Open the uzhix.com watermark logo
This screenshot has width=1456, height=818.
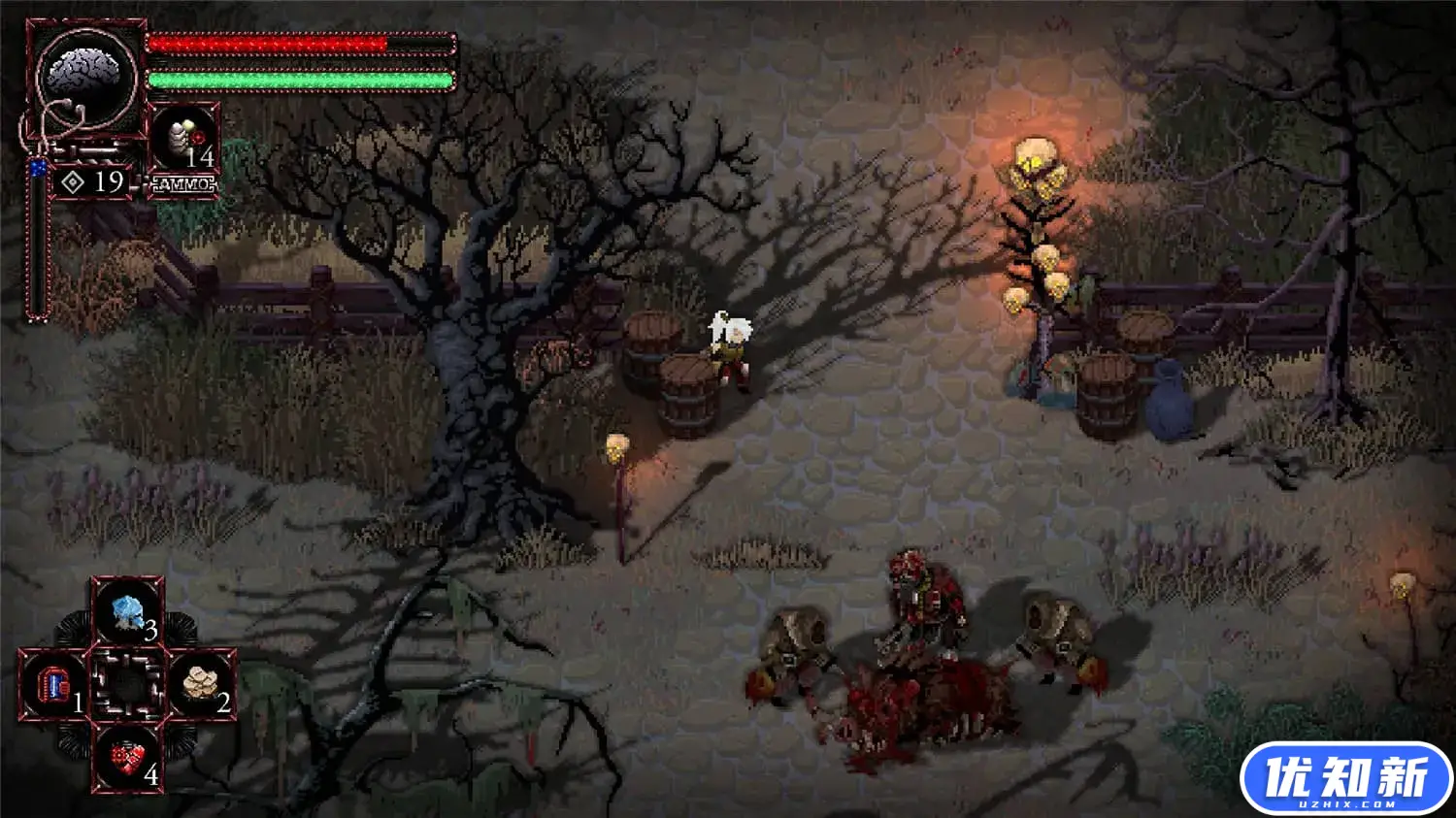[x=1345, y=779]
